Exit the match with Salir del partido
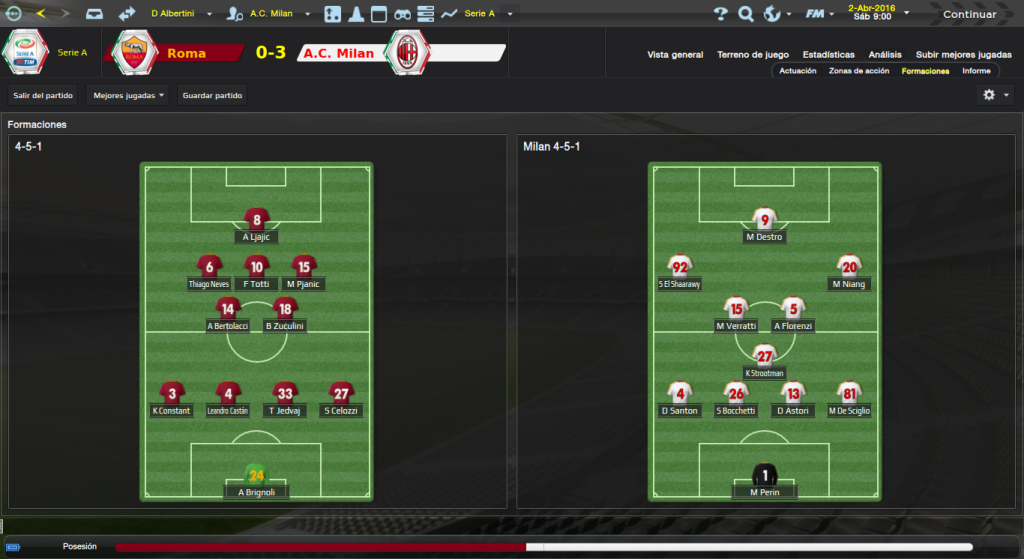The image size is (1024, 559). pos(43,95)
